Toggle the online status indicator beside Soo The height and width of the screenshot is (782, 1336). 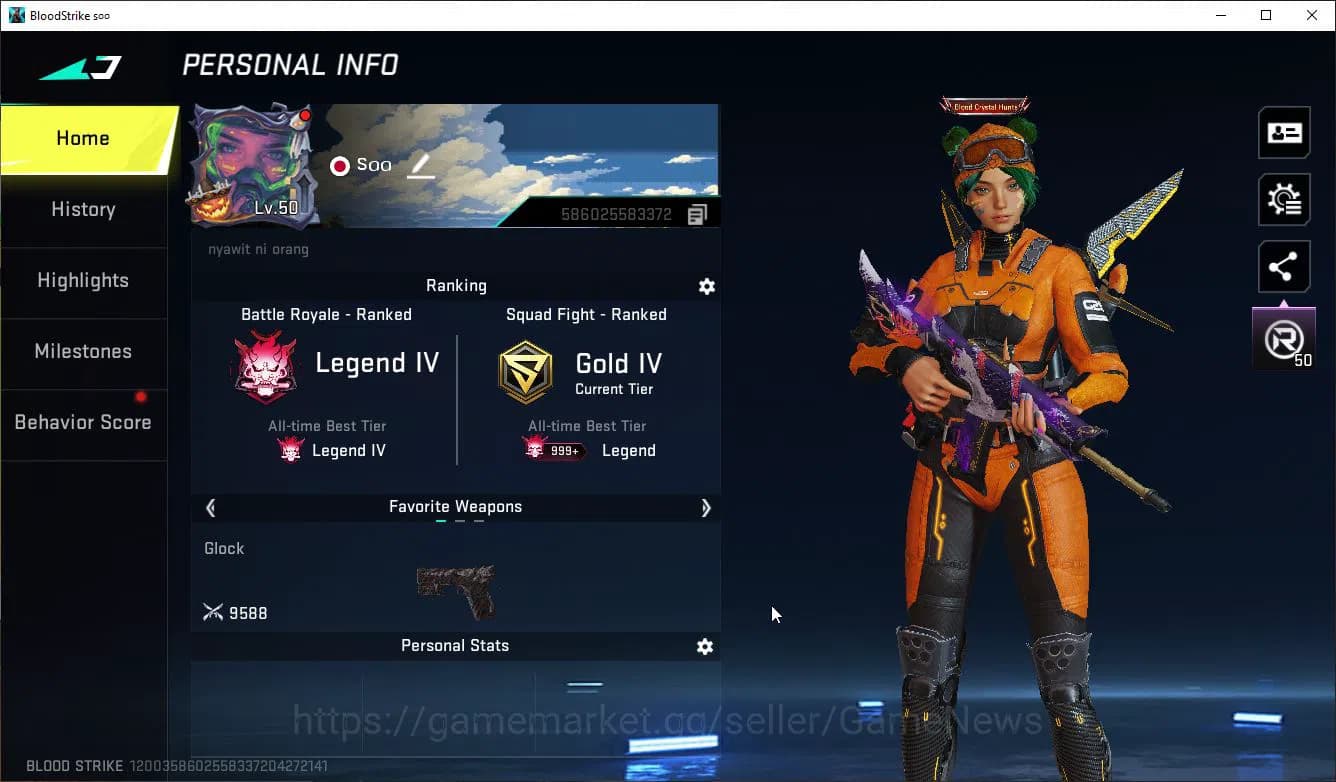point(339,165)
